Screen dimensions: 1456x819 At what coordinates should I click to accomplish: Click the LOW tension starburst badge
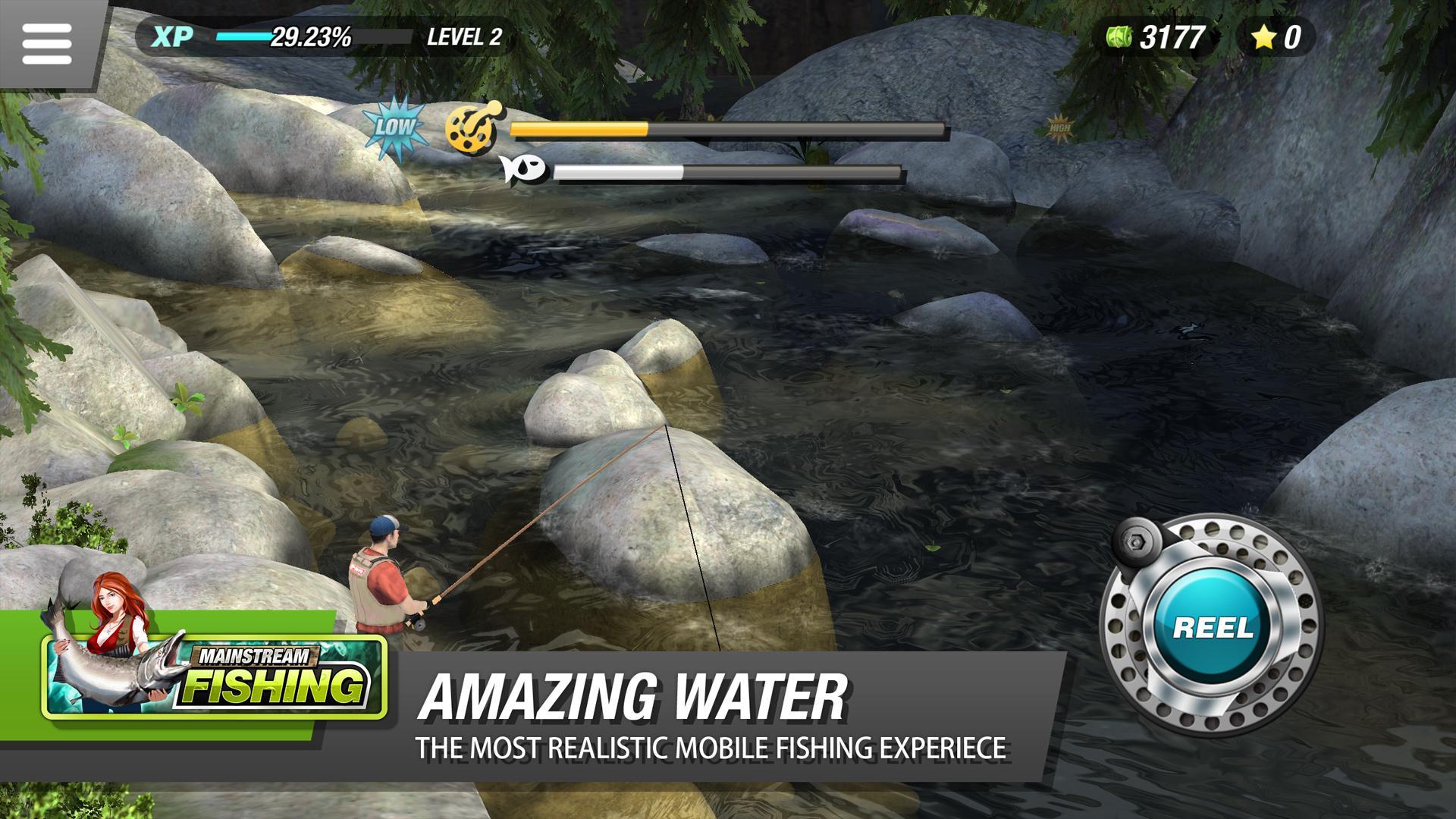(394, 126)
